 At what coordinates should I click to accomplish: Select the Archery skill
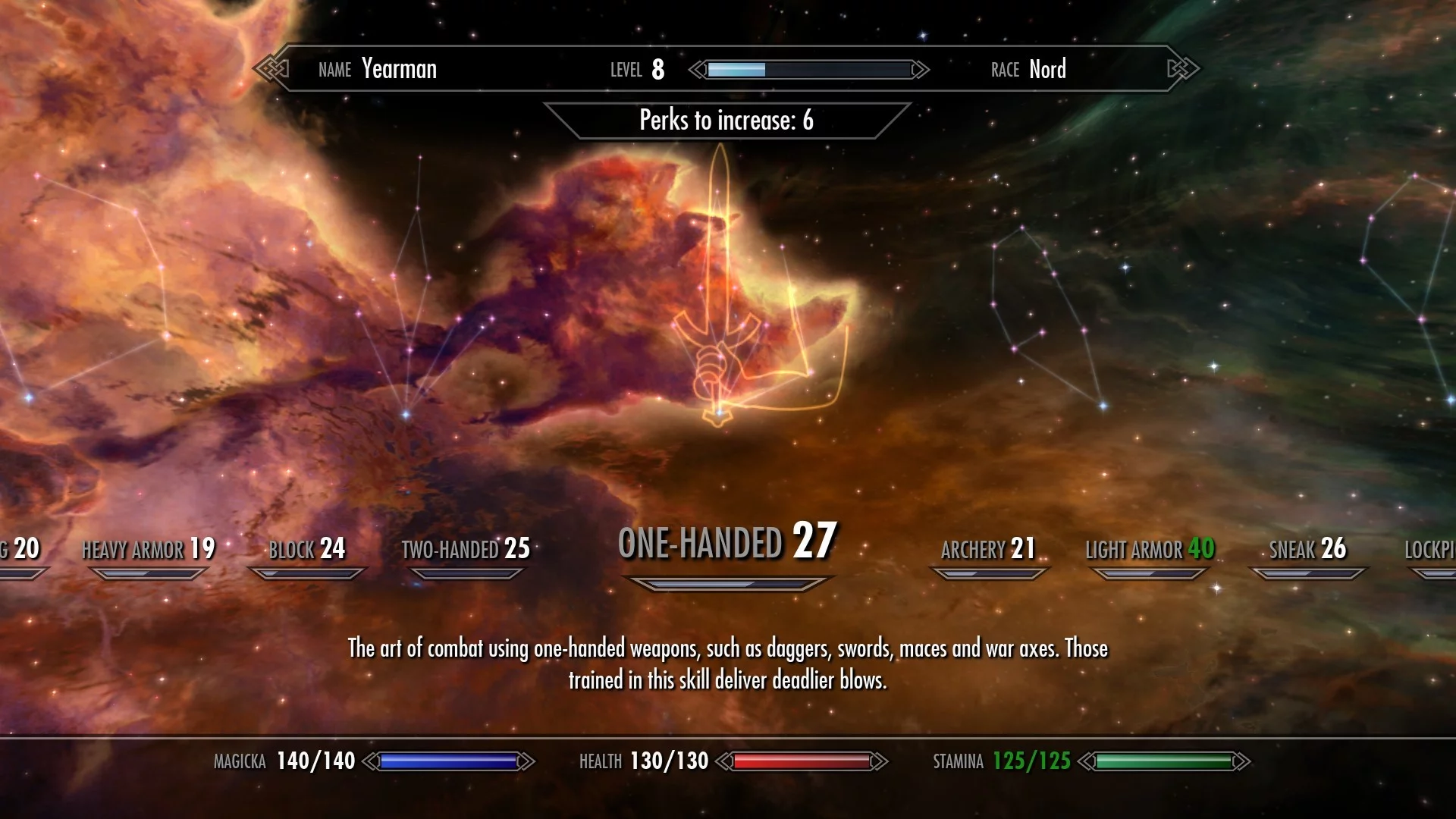click(x=988, y=549)
